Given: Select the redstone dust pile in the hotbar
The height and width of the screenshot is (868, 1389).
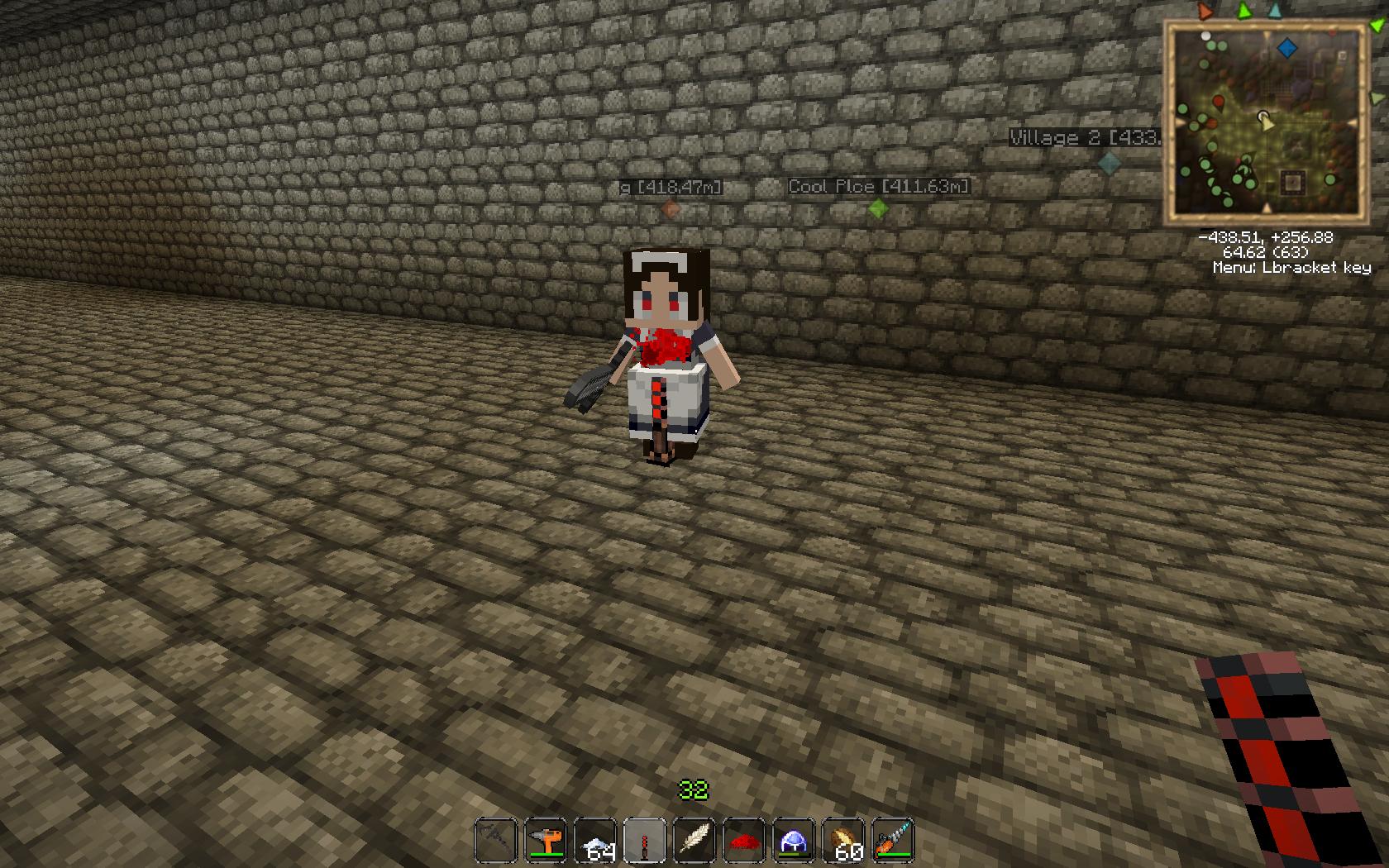Looking at the screenshot, I should [745, 837].
